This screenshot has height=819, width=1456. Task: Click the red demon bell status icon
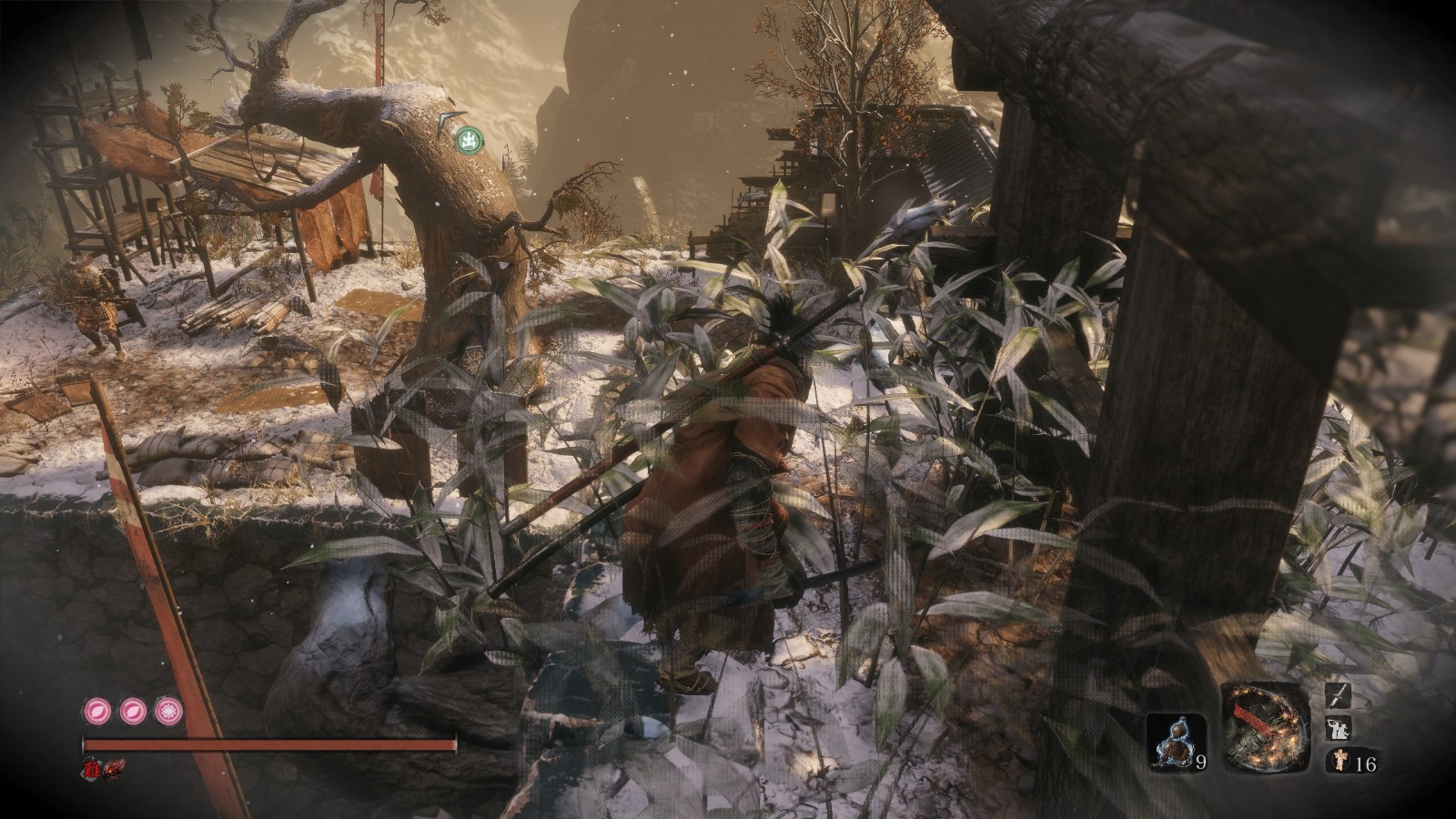click(x=116, y=769)
